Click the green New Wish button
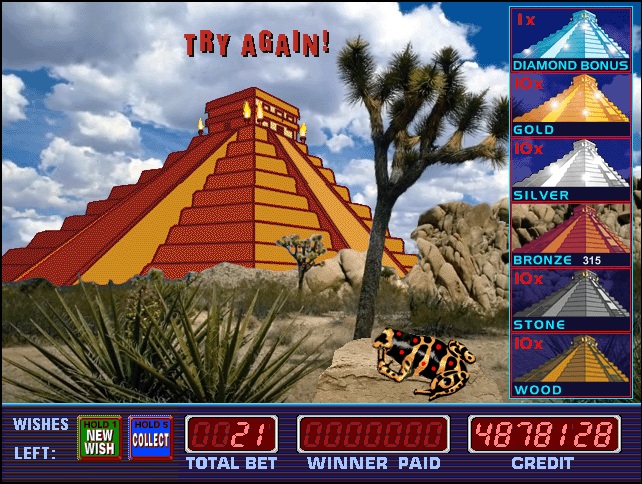 coord(99,438)
